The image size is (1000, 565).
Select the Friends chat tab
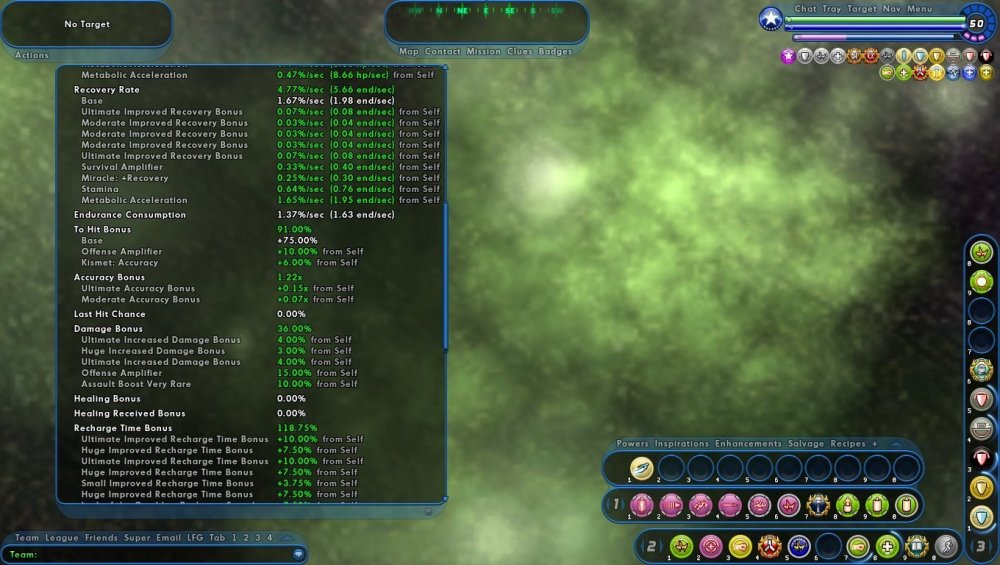coord(101,538)
